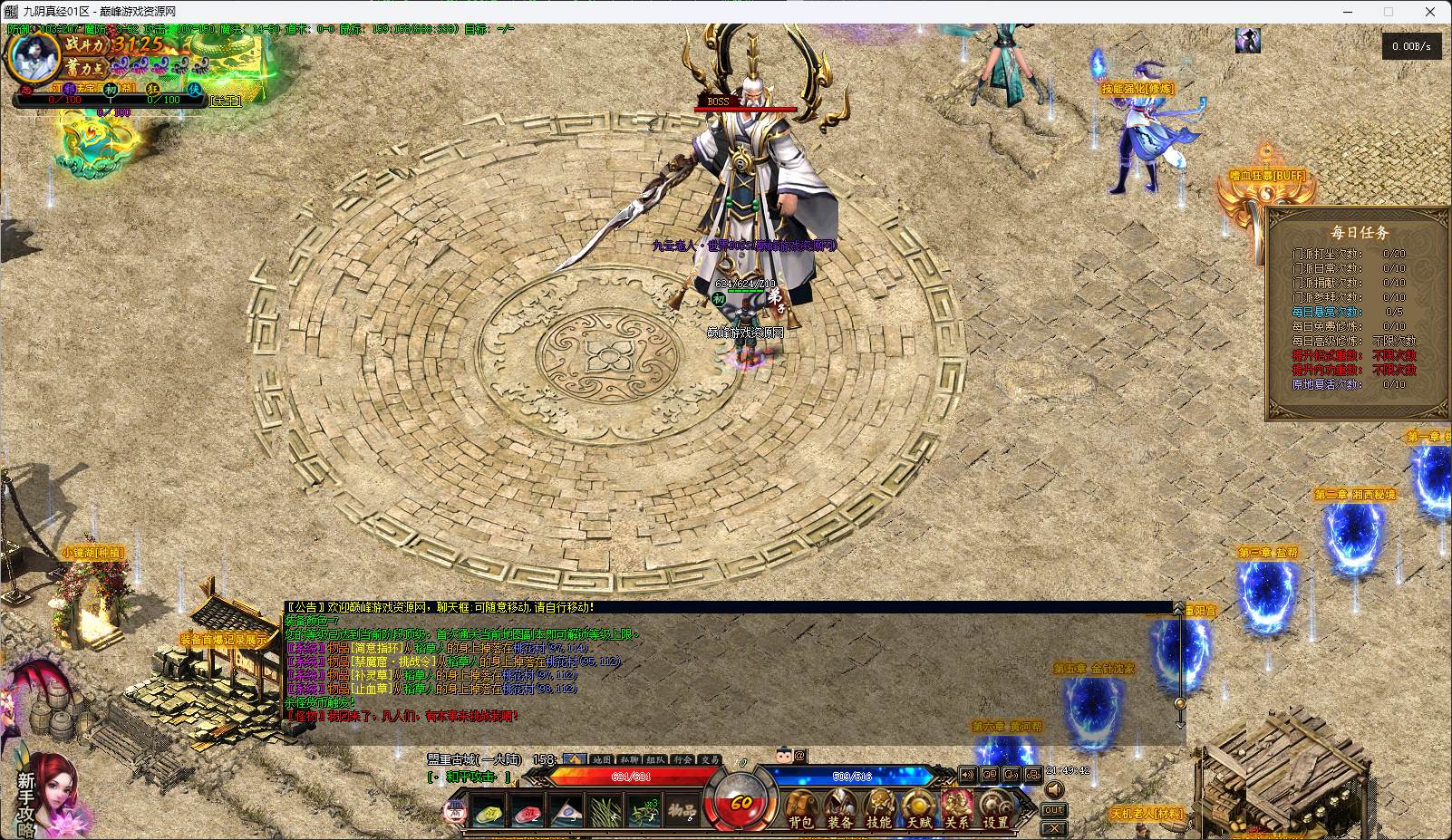Open the 行会 guild tab
1452x840 pixels.
click(x=682, y=759)
